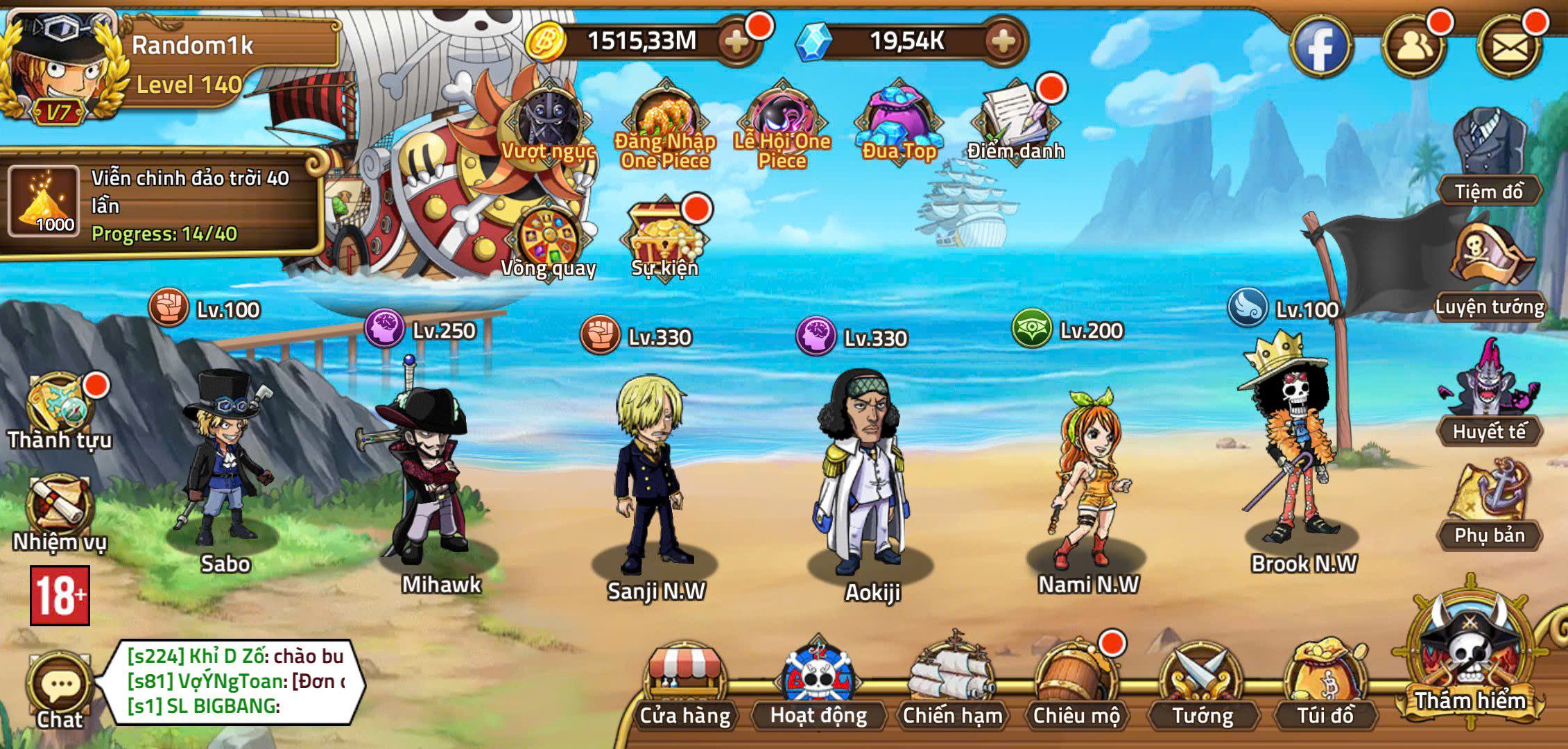Go to the Chiến hạm ship menu

click(x=952, y=688)
